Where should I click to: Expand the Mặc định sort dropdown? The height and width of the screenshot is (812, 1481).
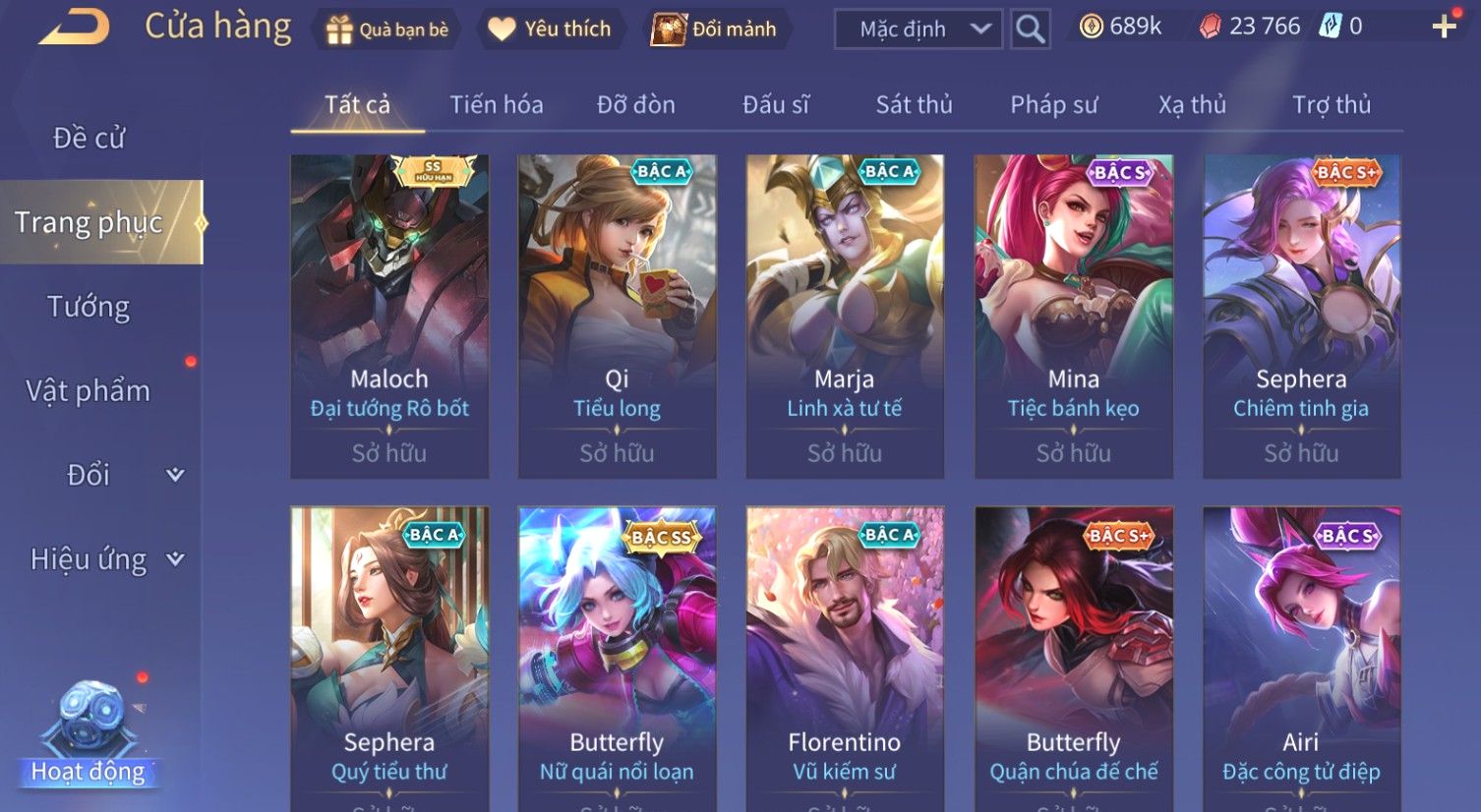tap(918, 29)
